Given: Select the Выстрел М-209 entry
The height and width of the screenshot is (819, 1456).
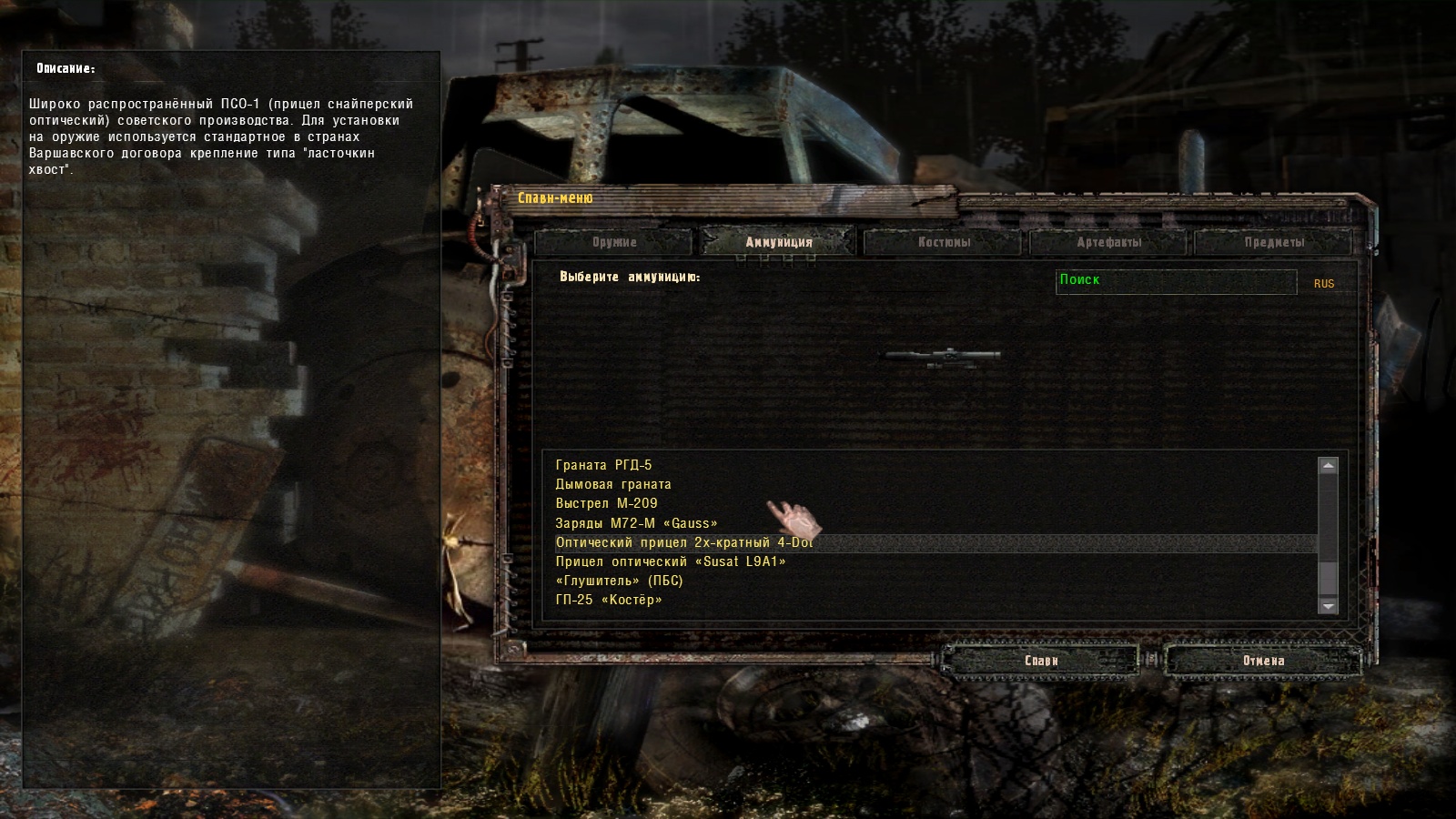Looking at the screenshot, I should click(x=607, y=503).
